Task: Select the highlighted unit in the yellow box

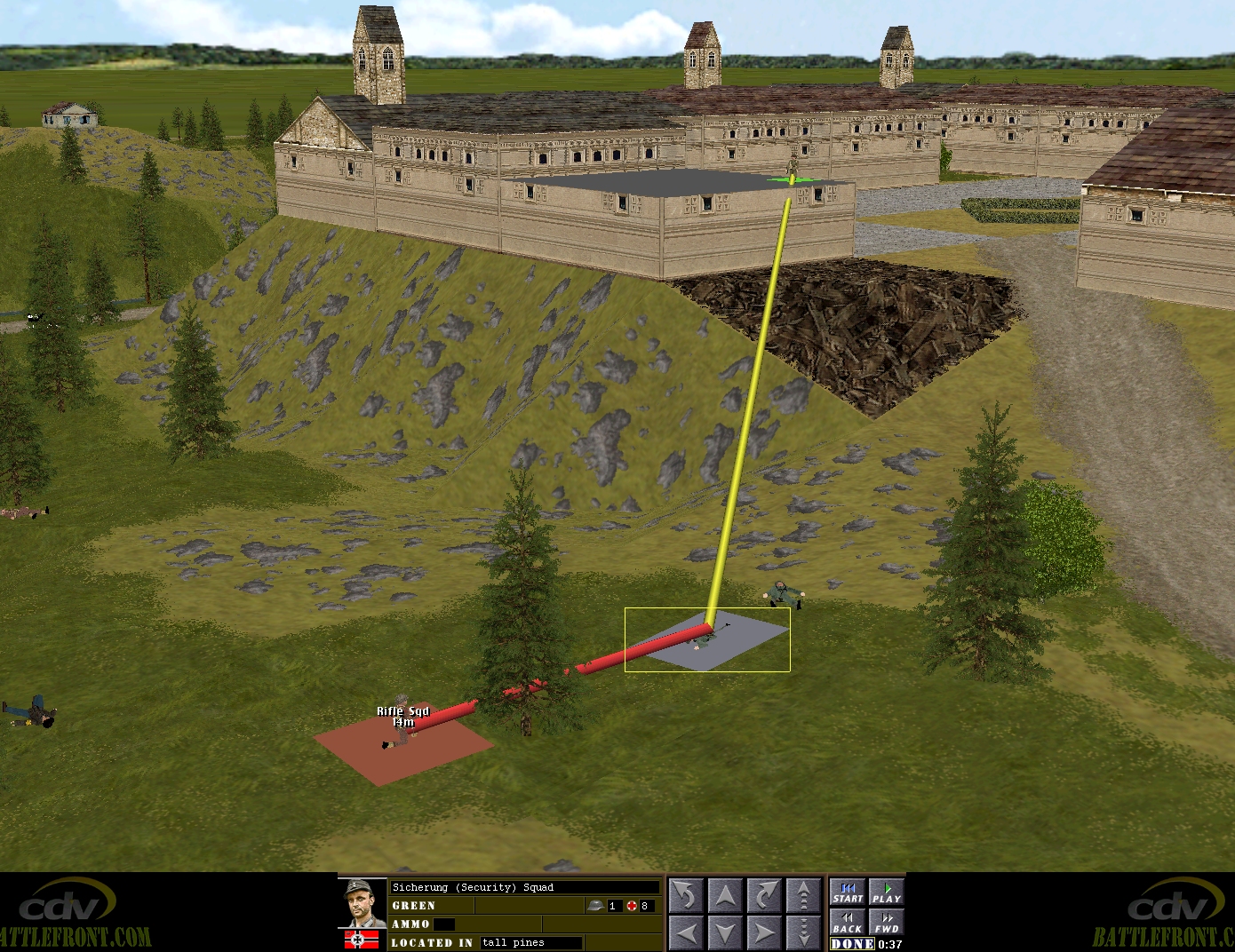Action: 705,639
